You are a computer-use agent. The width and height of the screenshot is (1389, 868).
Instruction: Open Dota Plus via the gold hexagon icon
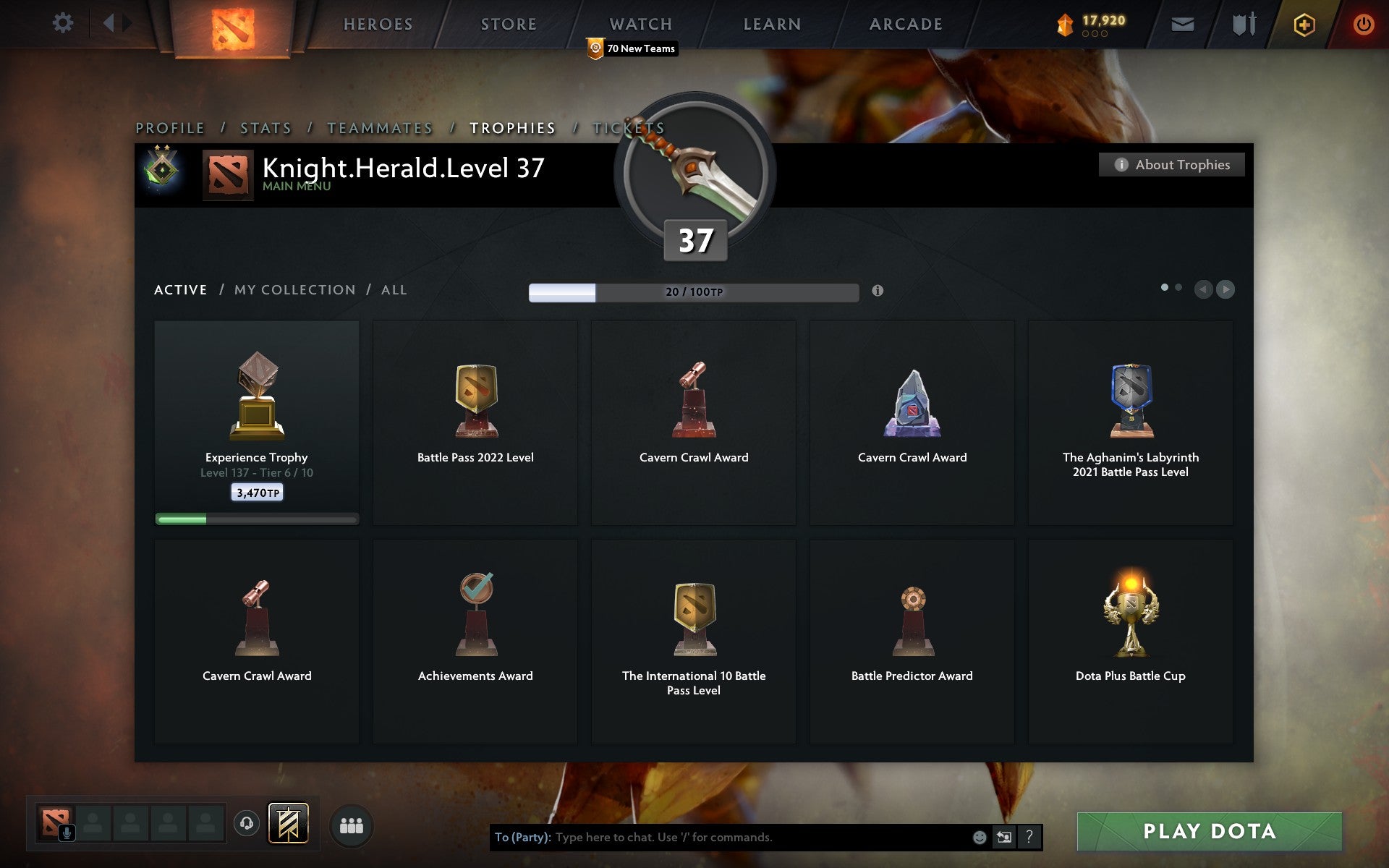coord(1303,24)
